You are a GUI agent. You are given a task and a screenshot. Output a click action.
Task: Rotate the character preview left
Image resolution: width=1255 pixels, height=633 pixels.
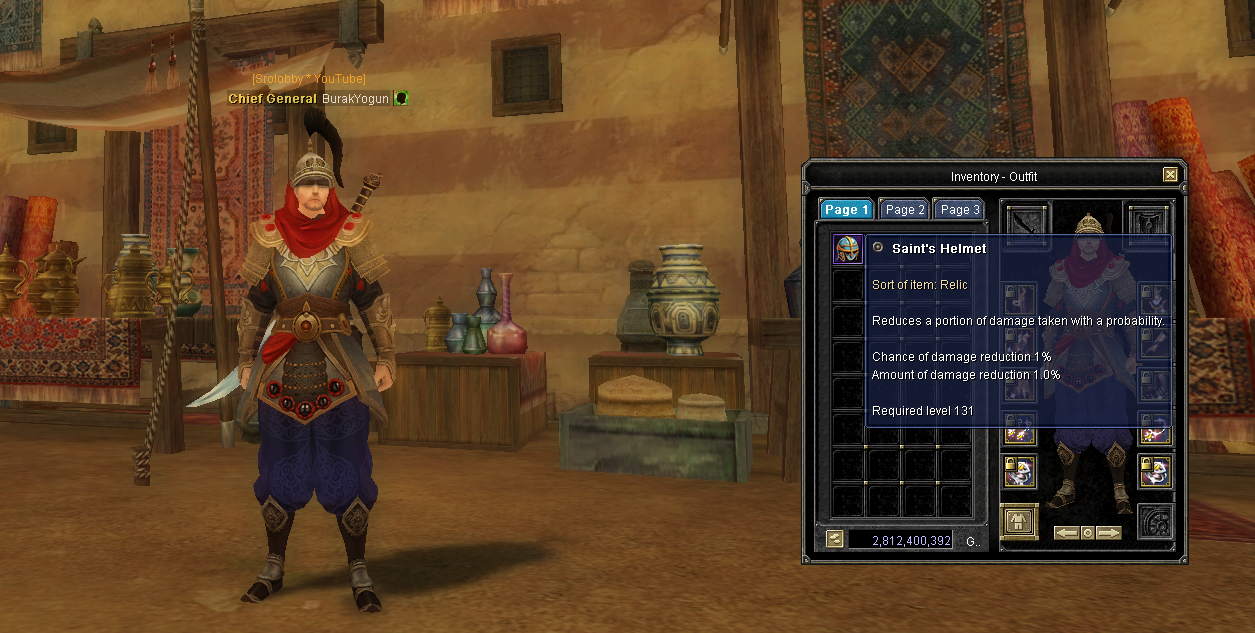[1066, 533]
